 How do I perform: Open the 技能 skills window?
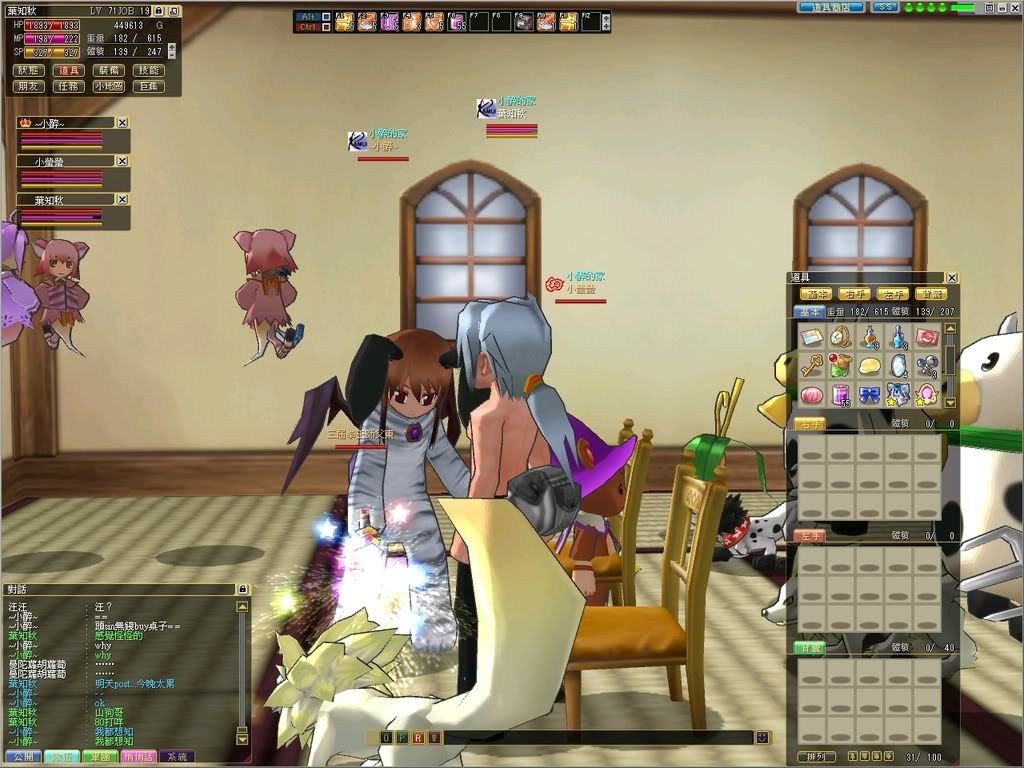(149, 71)
